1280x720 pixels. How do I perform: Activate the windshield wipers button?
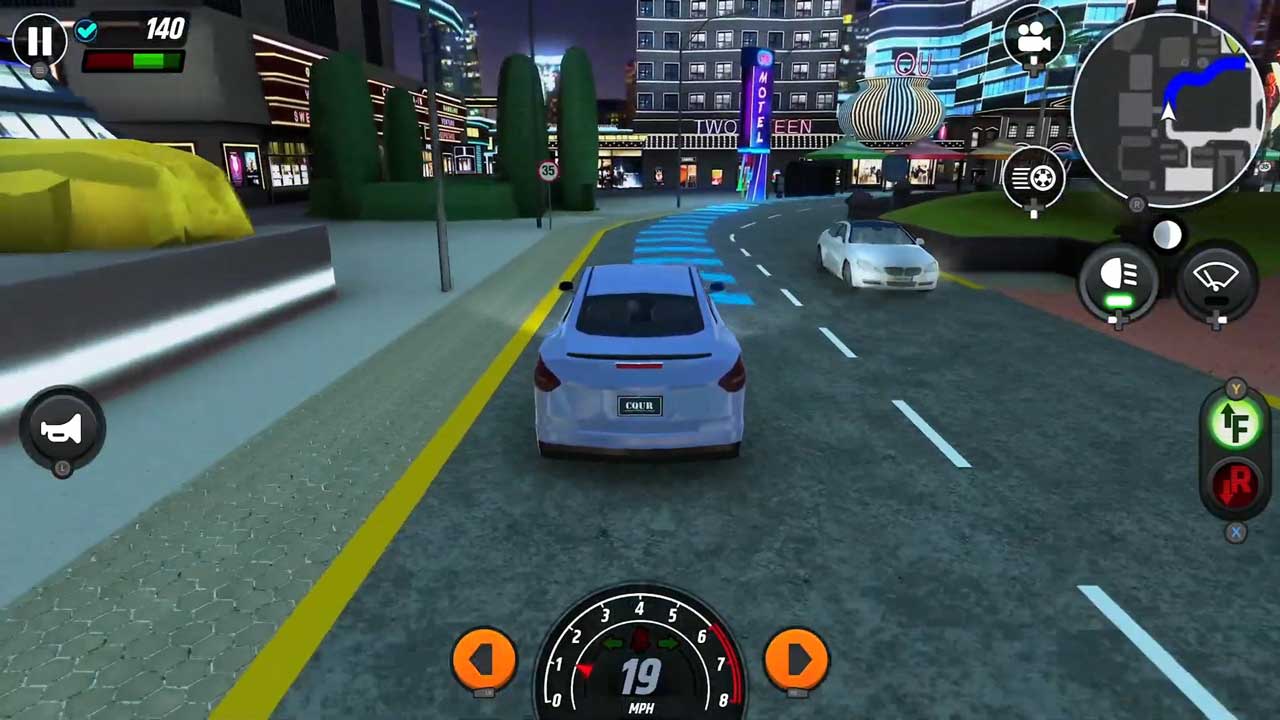click(1216, 279)
